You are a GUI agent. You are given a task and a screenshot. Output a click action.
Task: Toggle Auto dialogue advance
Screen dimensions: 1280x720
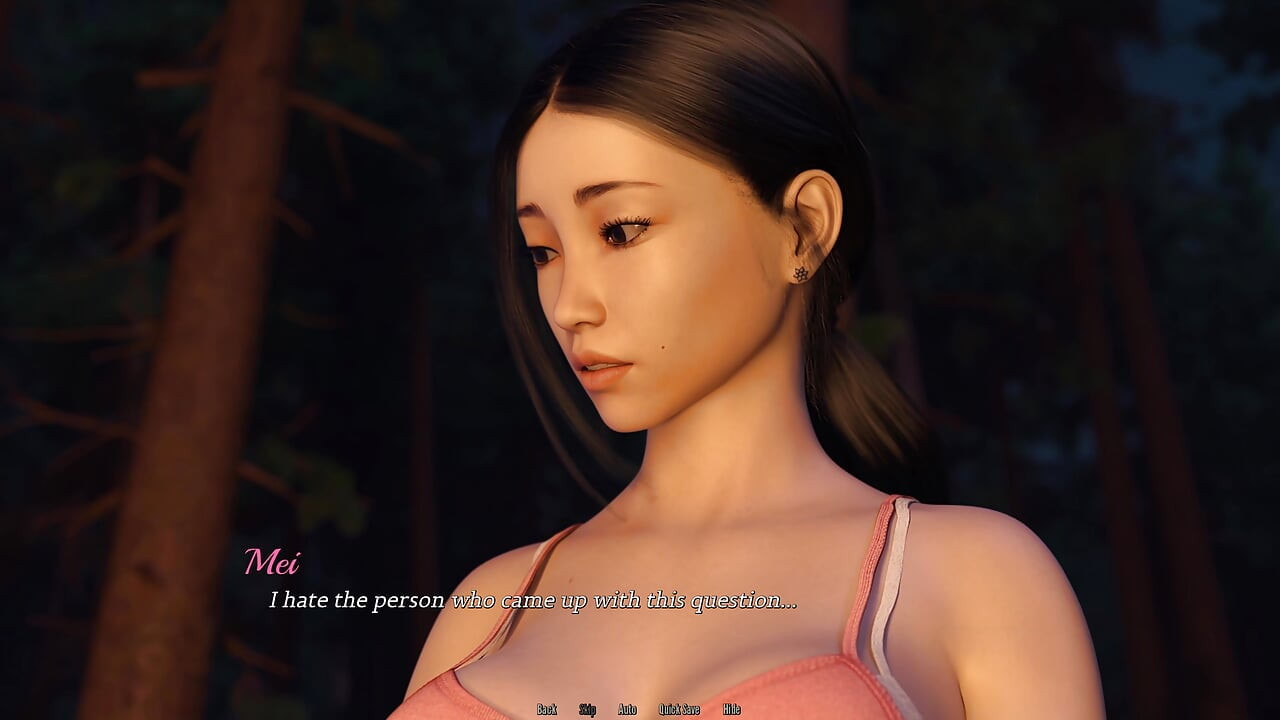click(627, 709)
